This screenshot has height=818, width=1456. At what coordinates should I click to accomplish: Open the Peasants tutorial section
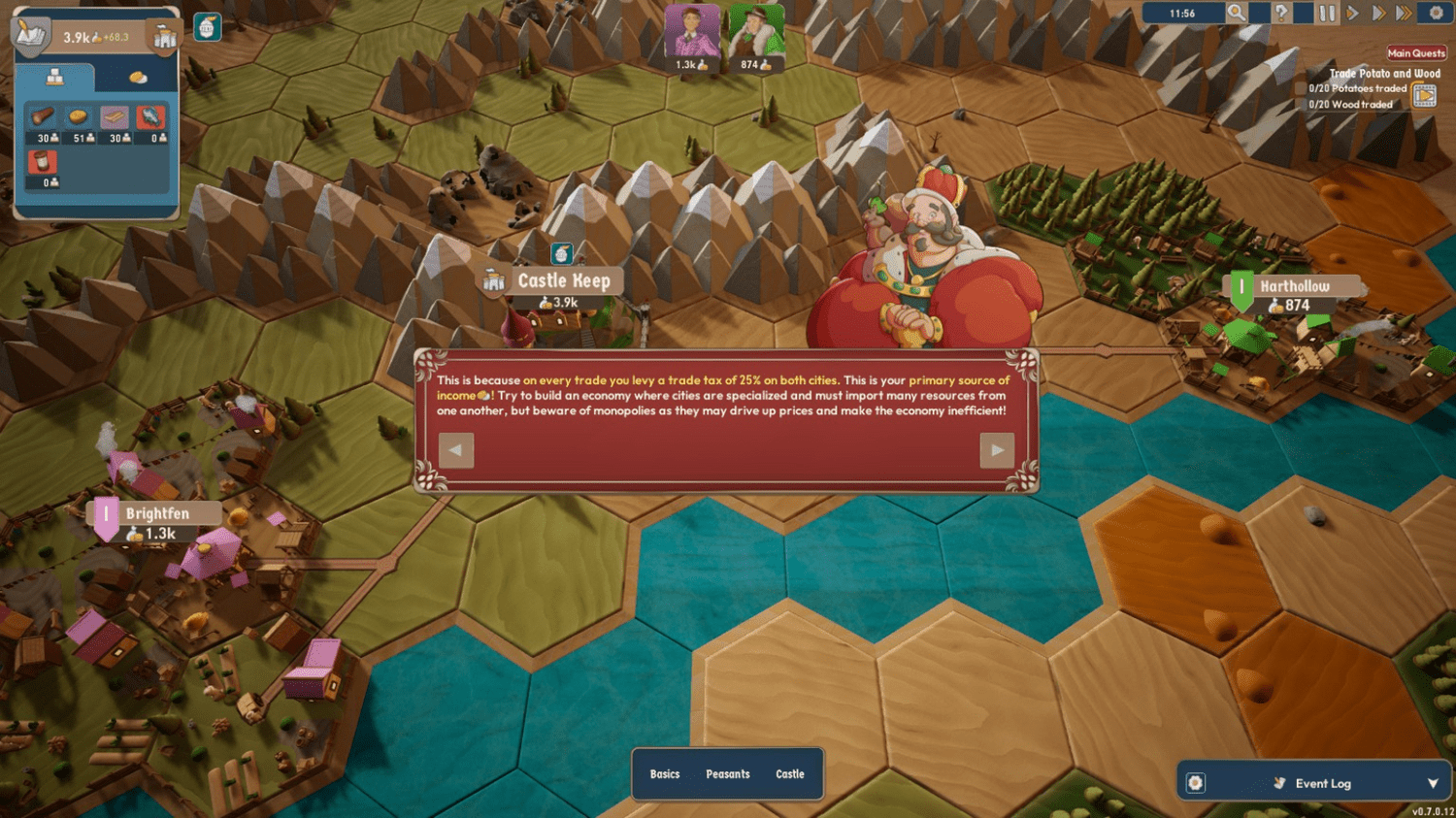point(727,774)
